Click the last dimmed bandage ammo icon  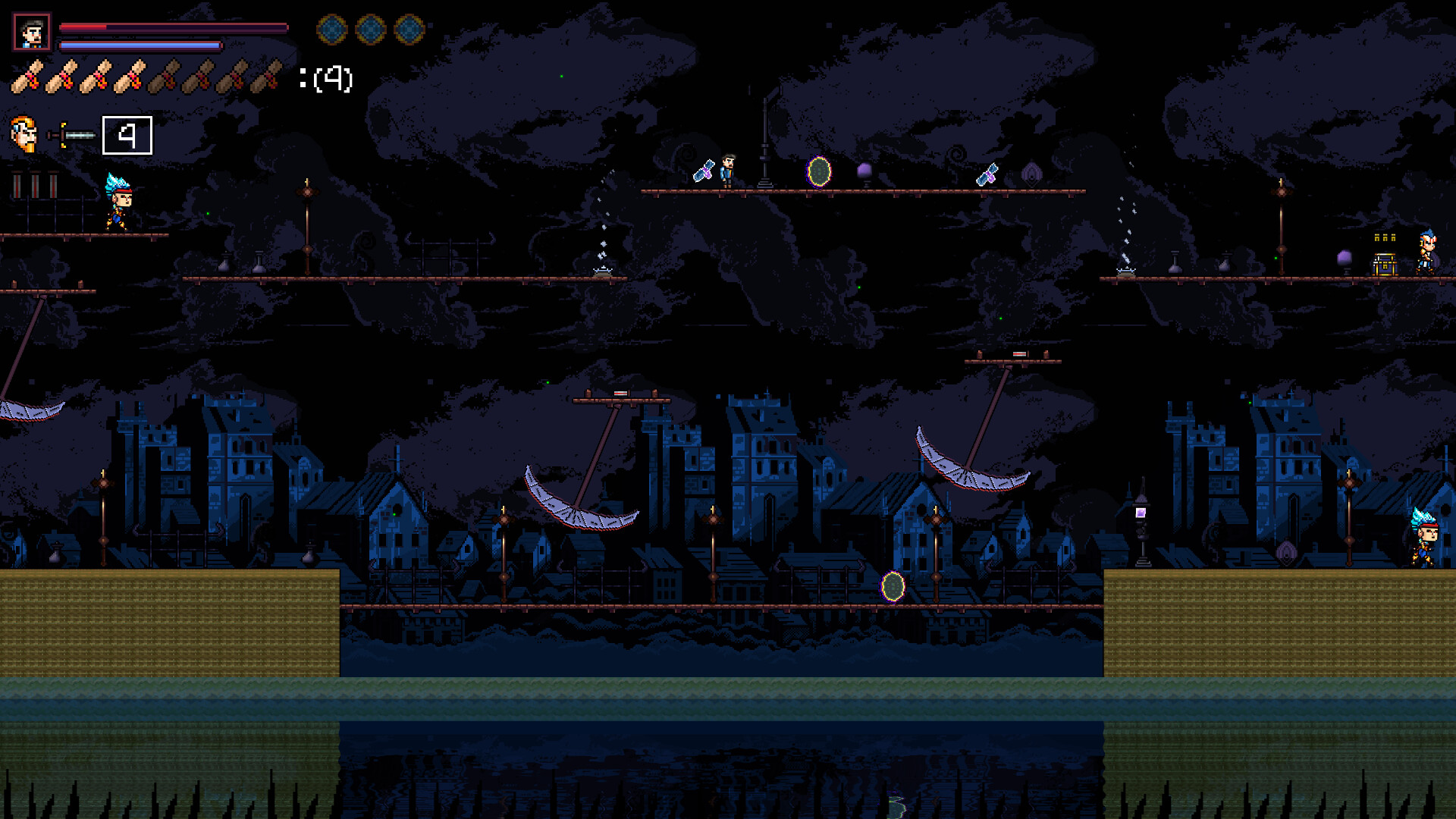(267, 74)
